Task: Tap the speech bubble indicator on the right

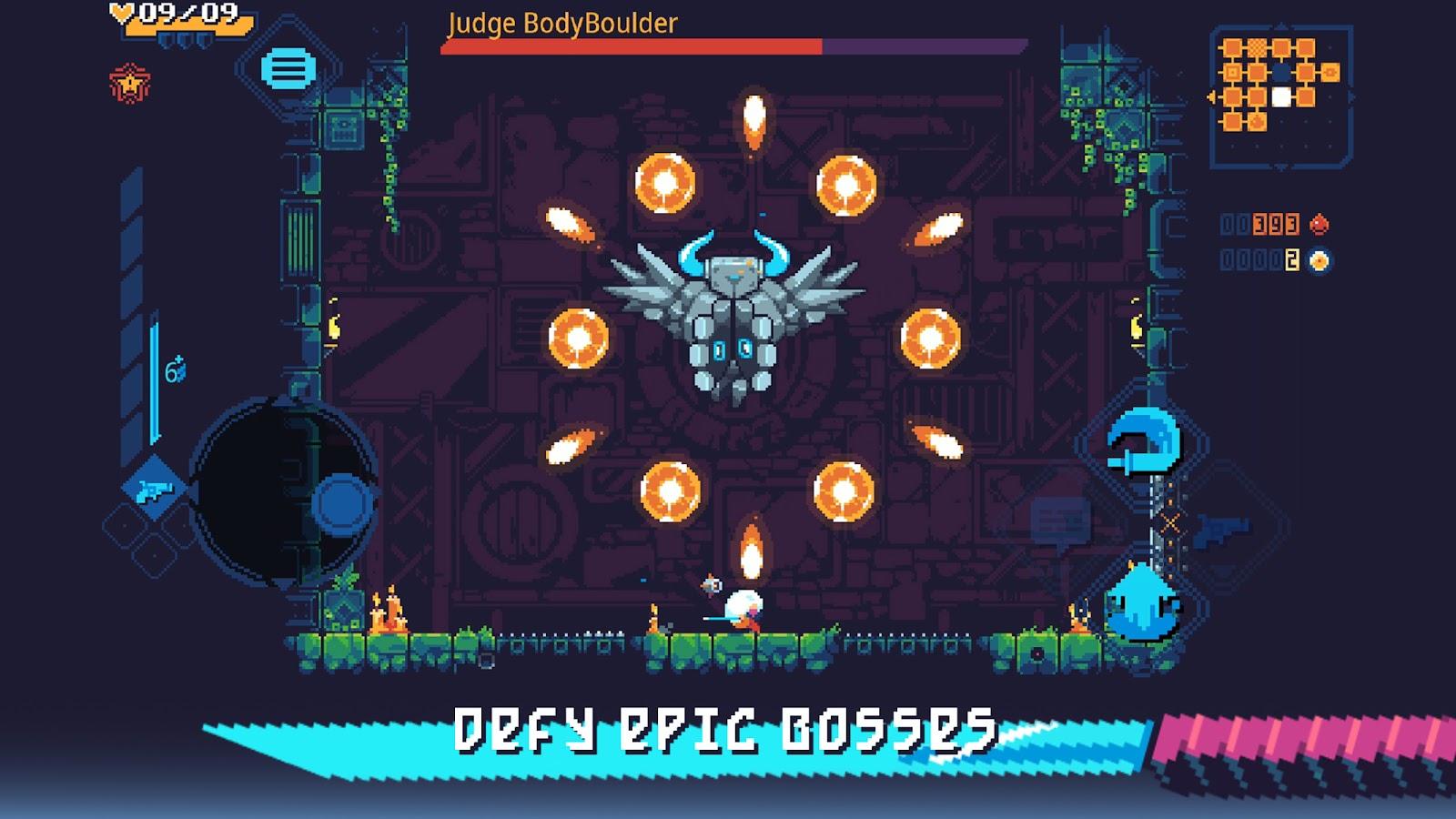Action: pyautogui.click(x=1061, y=521)
